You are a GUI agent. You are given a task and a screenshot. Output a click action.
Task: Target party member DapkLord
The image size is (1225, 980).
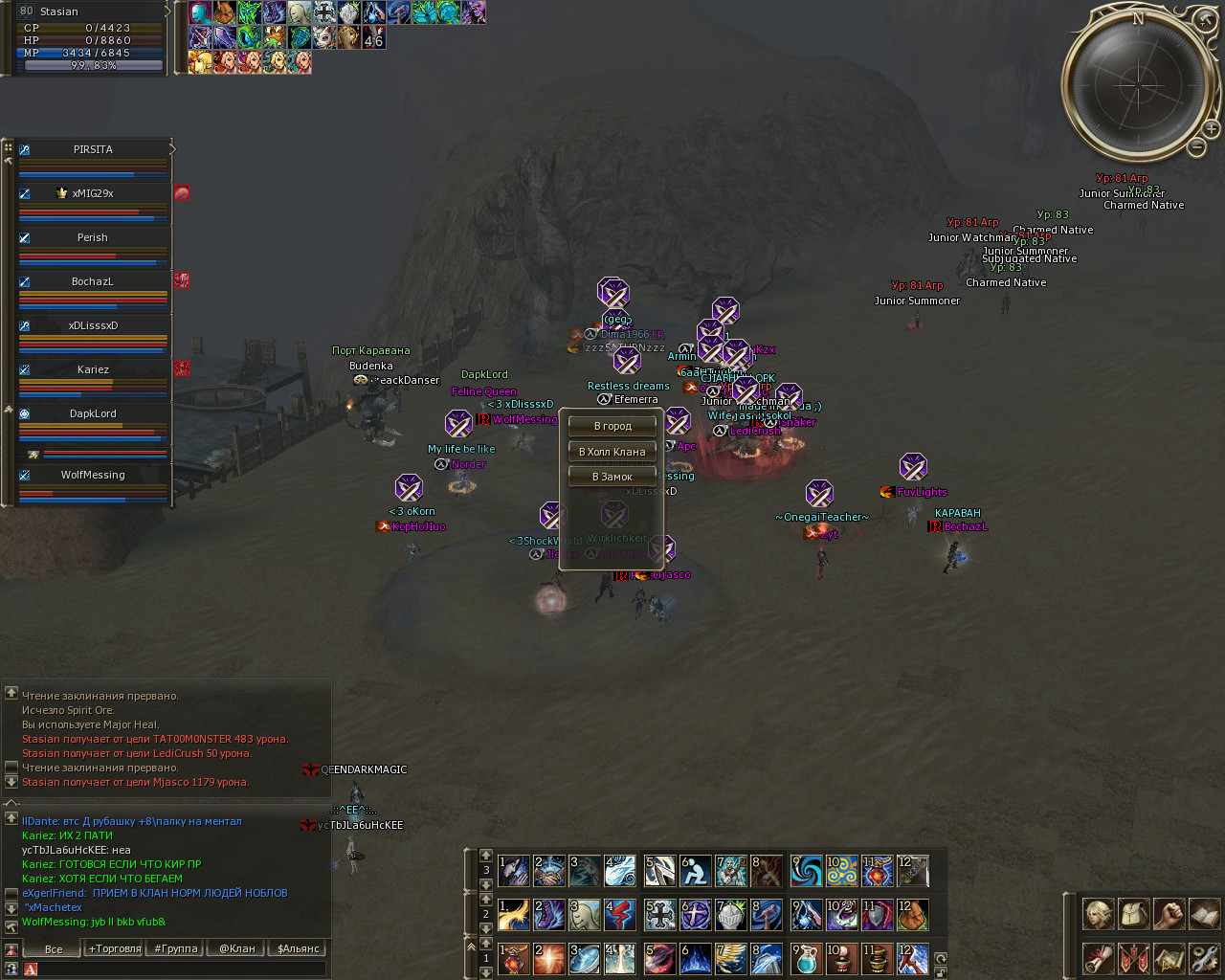tap(93, 414)
